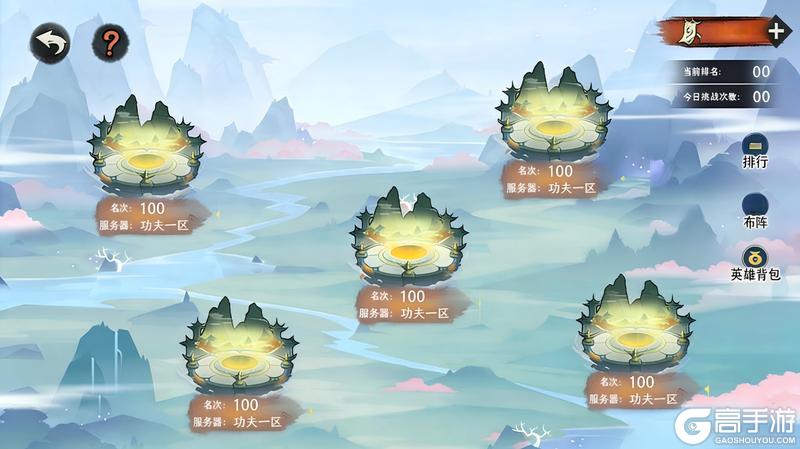Tap the plus button on the banner
The width and height of the screenshot is (800, 449).
776,30
